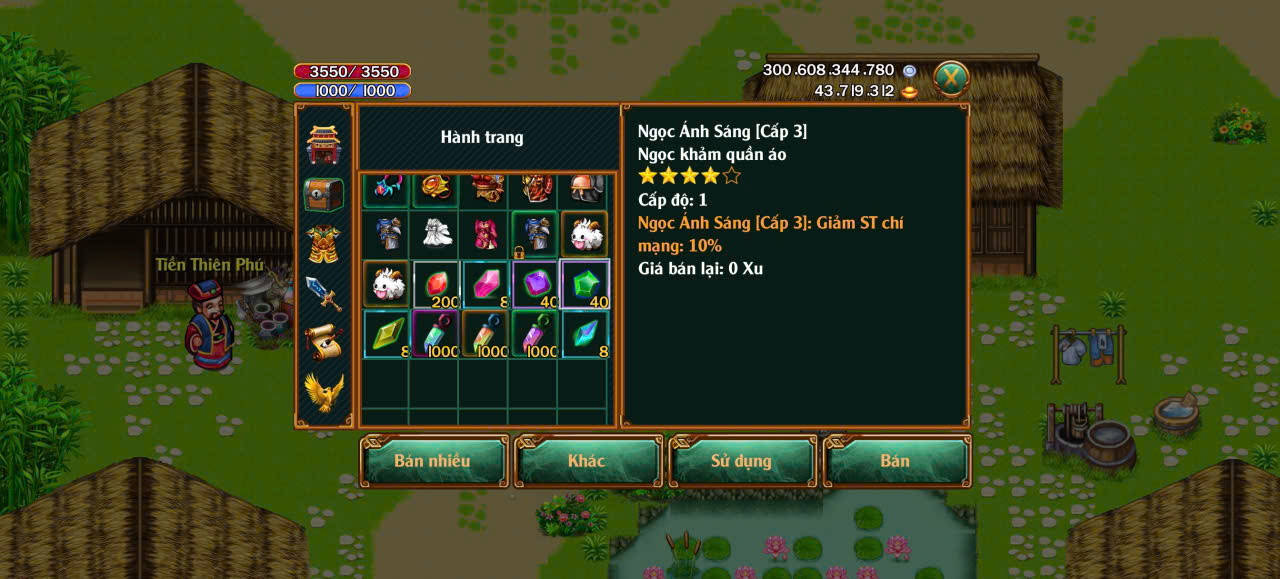
Task: Choose the white ghost robe item
Action: pos(435,234)
